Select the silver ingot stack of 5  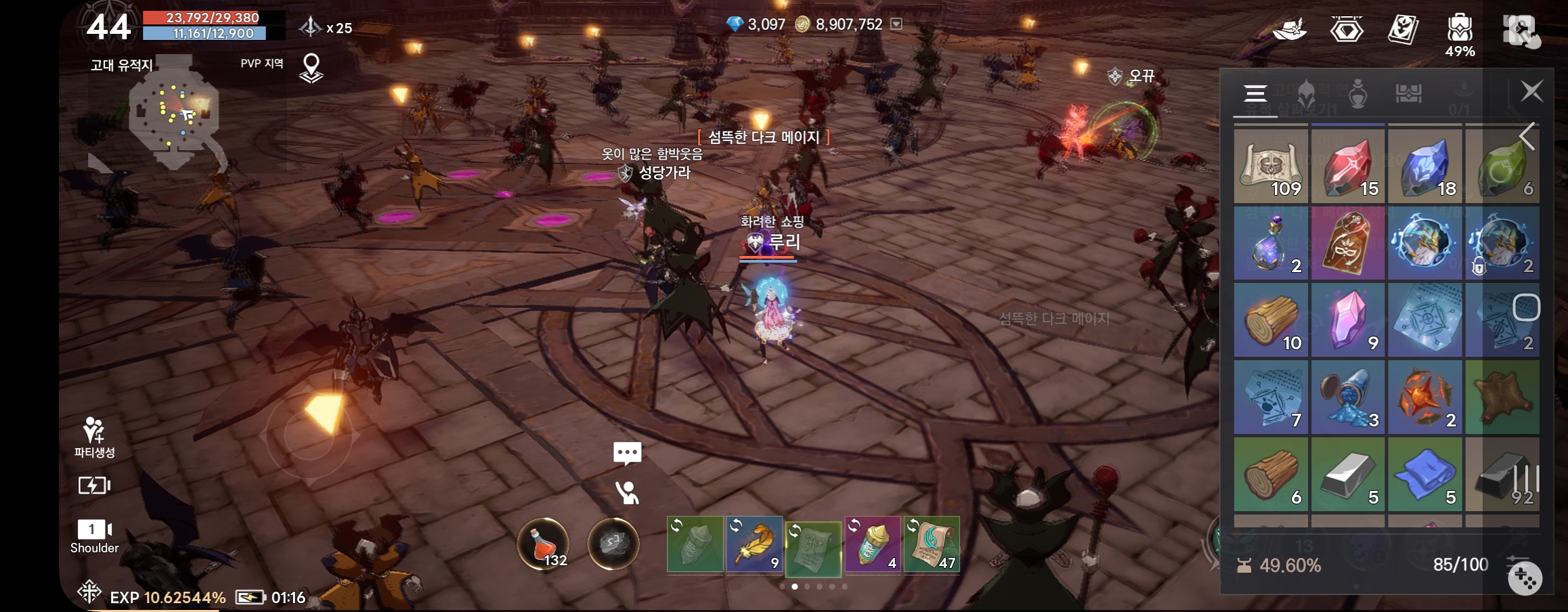pos(1348,475)
